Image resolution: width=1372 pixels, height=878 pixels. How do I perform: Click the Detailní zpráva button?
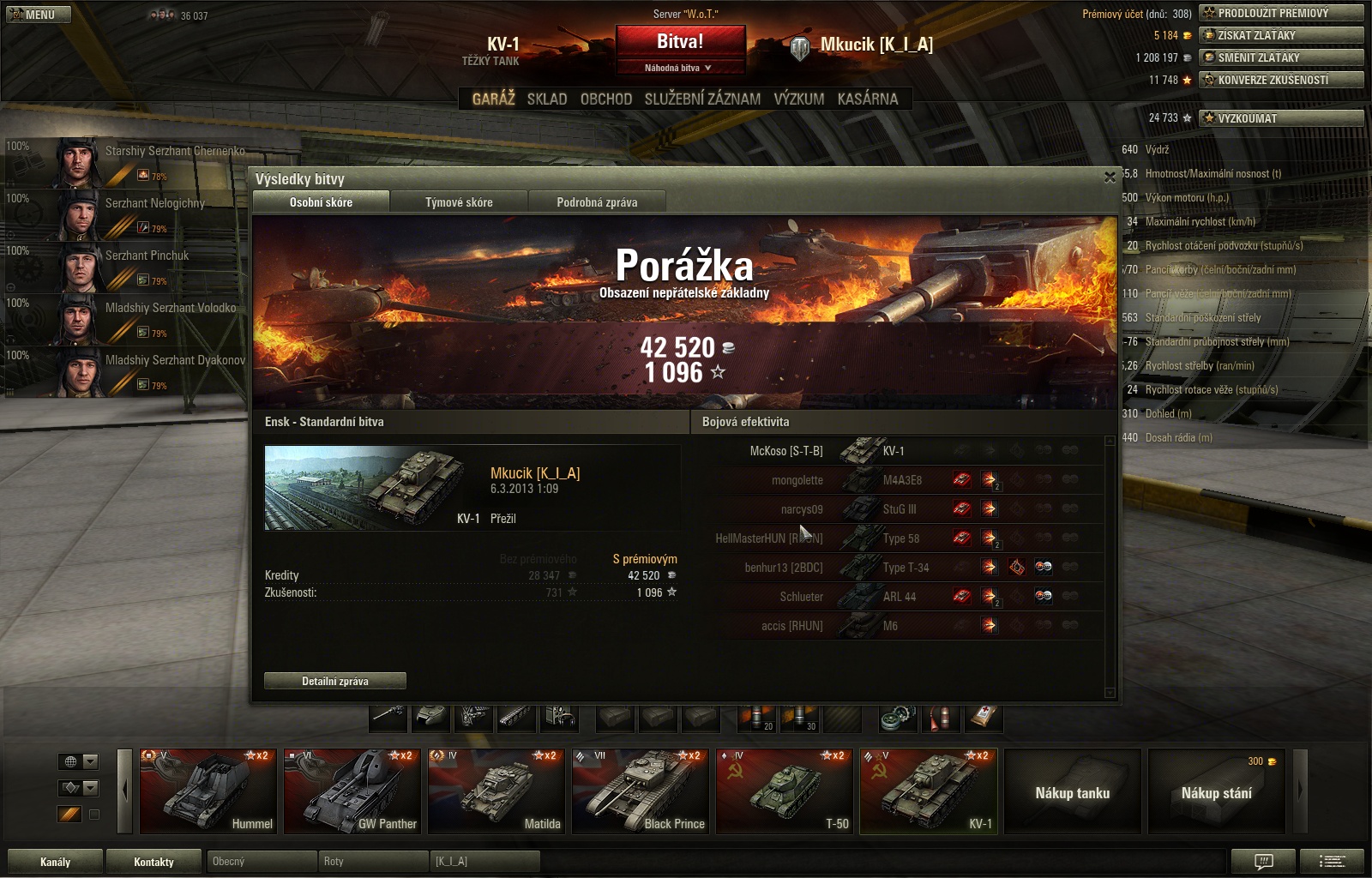334,681
